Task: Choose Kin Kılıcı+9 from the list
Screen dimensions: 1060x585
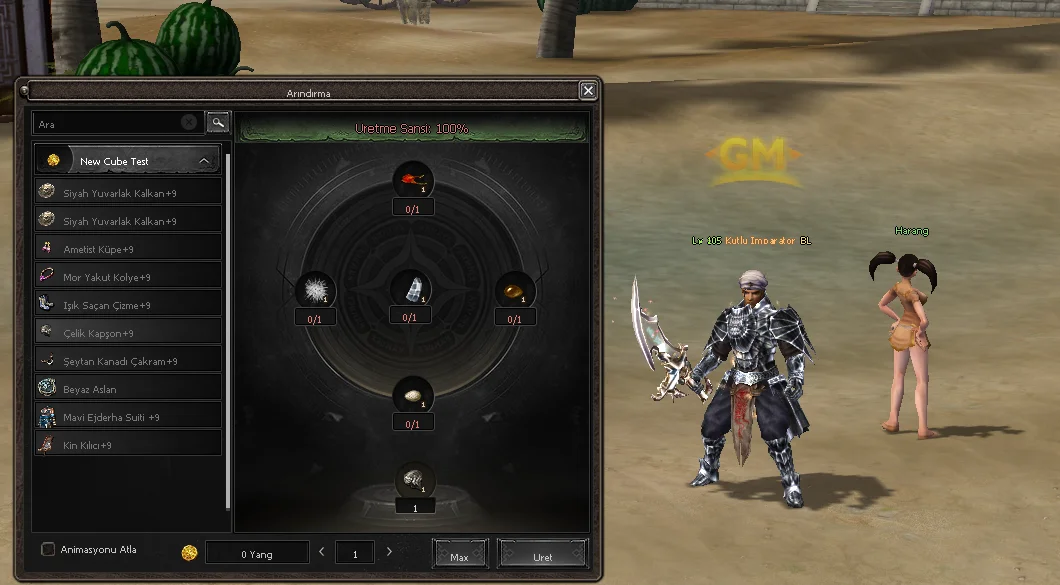Action: pos(128,445)
